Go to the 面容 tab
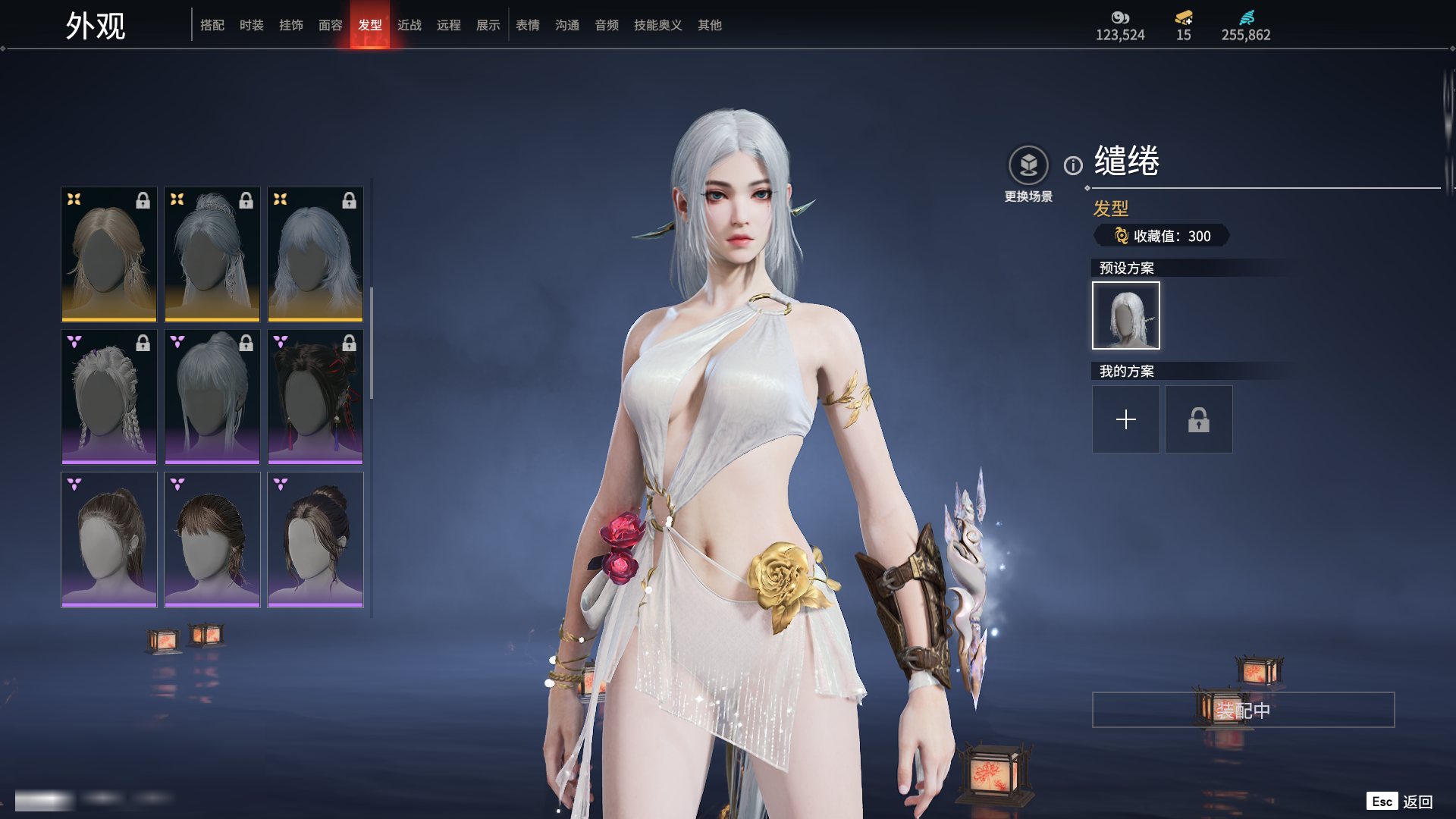The width and height of the screenshot is (1456, 819). click(330, 25)
